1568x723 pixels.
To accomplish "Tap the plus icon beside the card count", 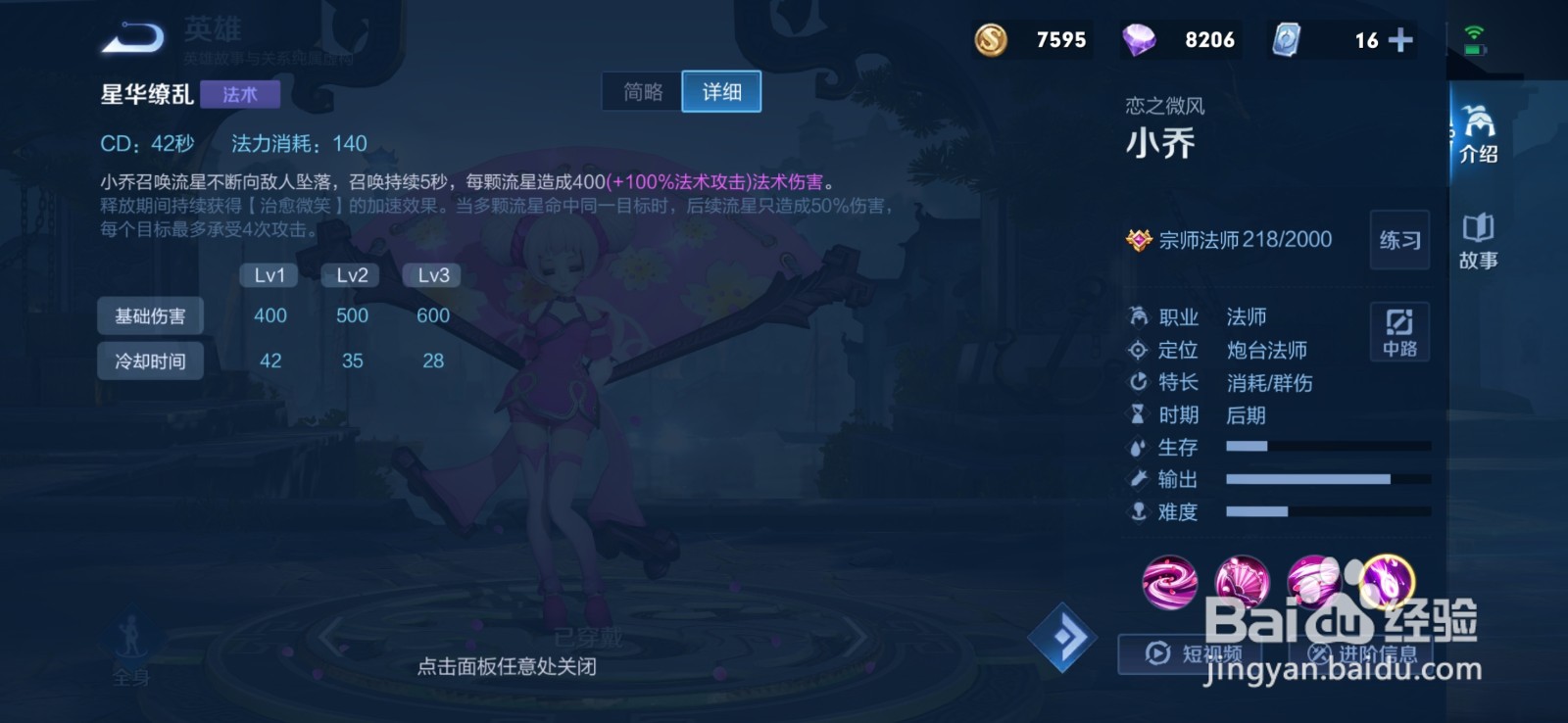I will pos(1401,40).
